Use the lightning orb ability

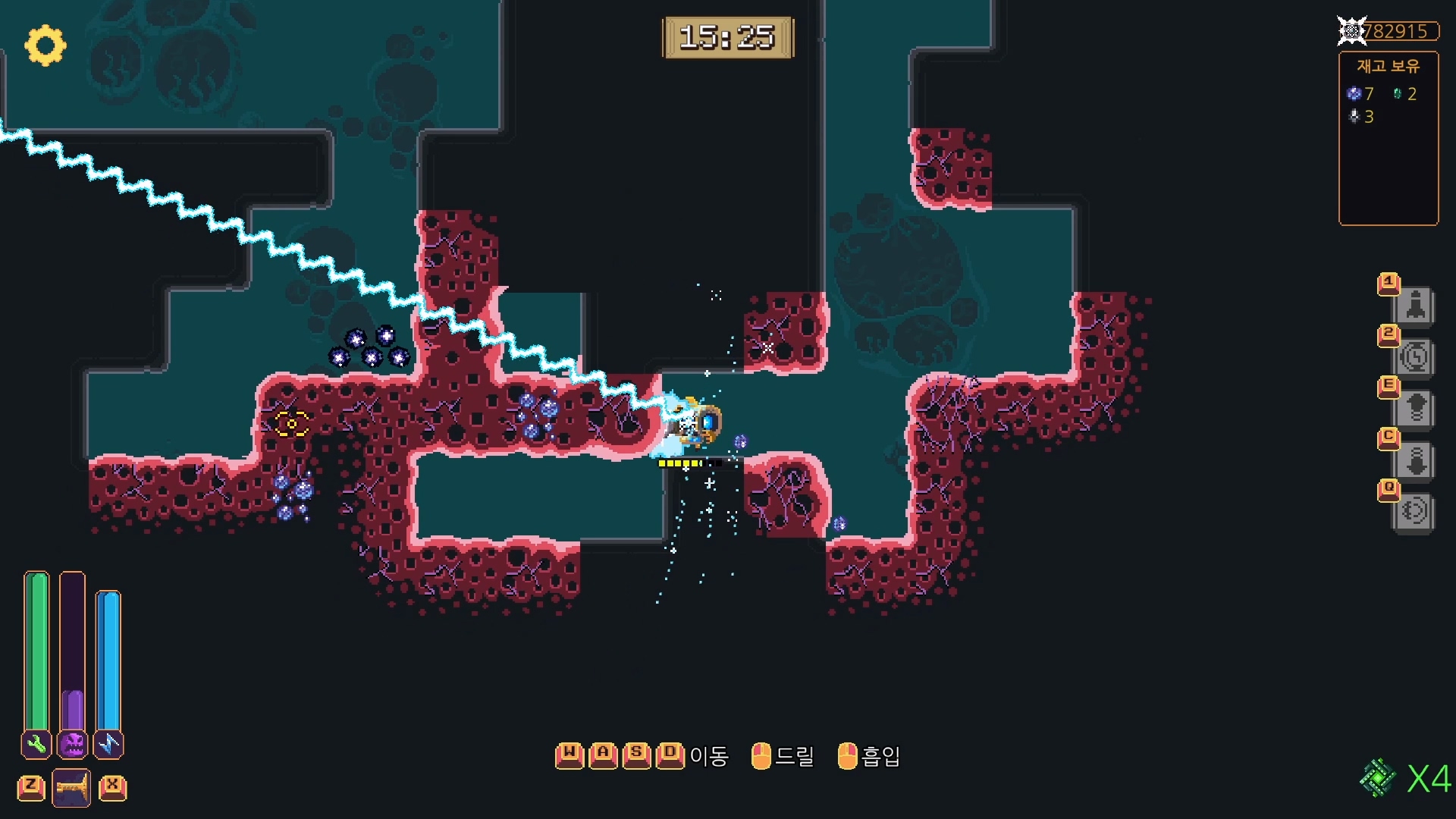(1415, 357)
